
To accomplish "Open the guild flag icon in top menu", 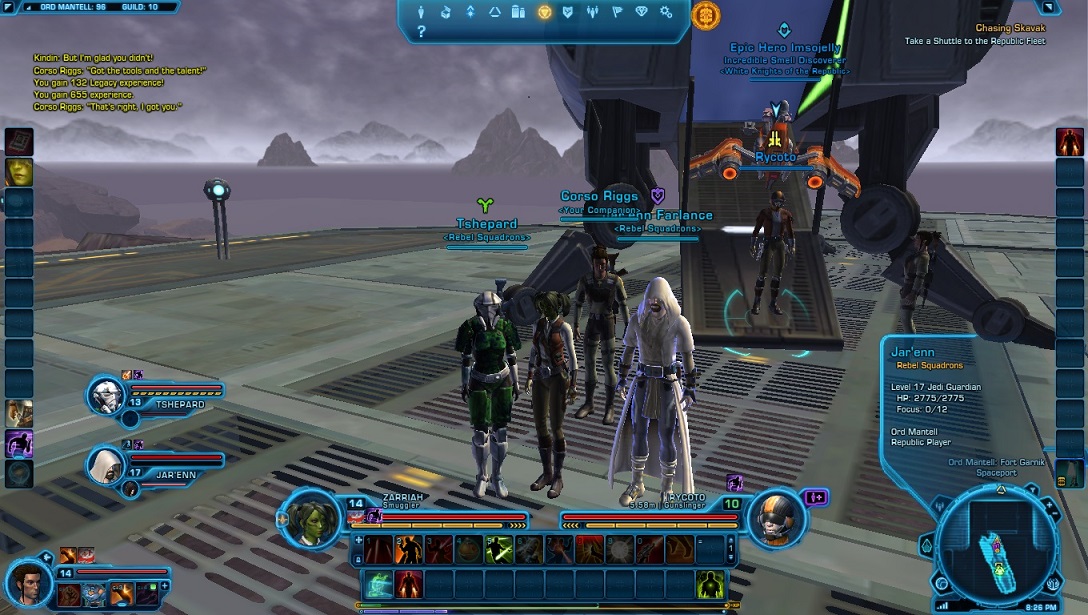I will tap(618, 13).
